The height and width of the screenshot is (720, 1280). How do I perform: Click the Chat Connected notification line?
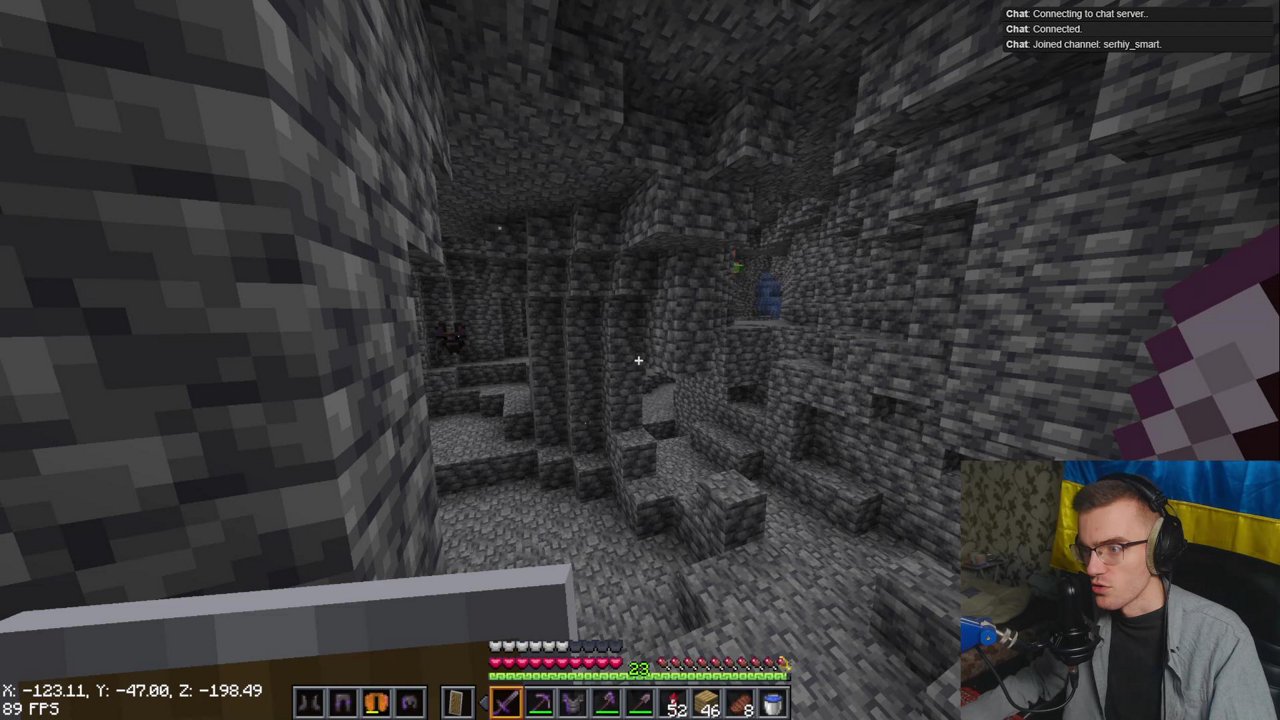pos(1043,29)
